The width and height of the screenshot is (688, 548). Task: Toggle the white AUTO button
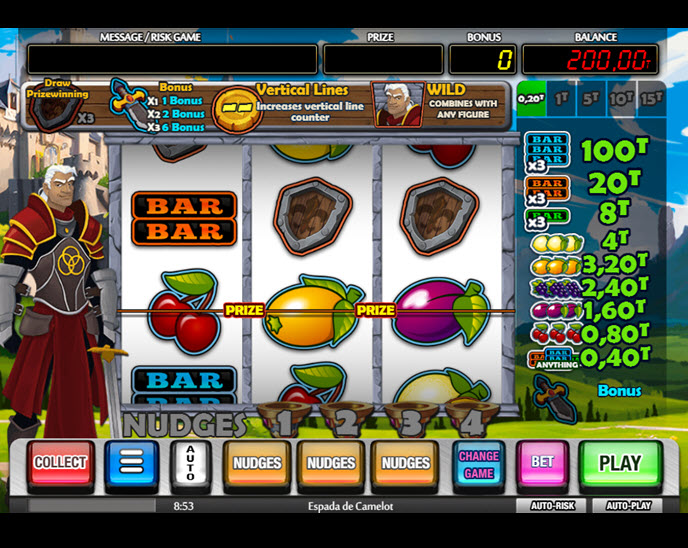pos(189,464)
